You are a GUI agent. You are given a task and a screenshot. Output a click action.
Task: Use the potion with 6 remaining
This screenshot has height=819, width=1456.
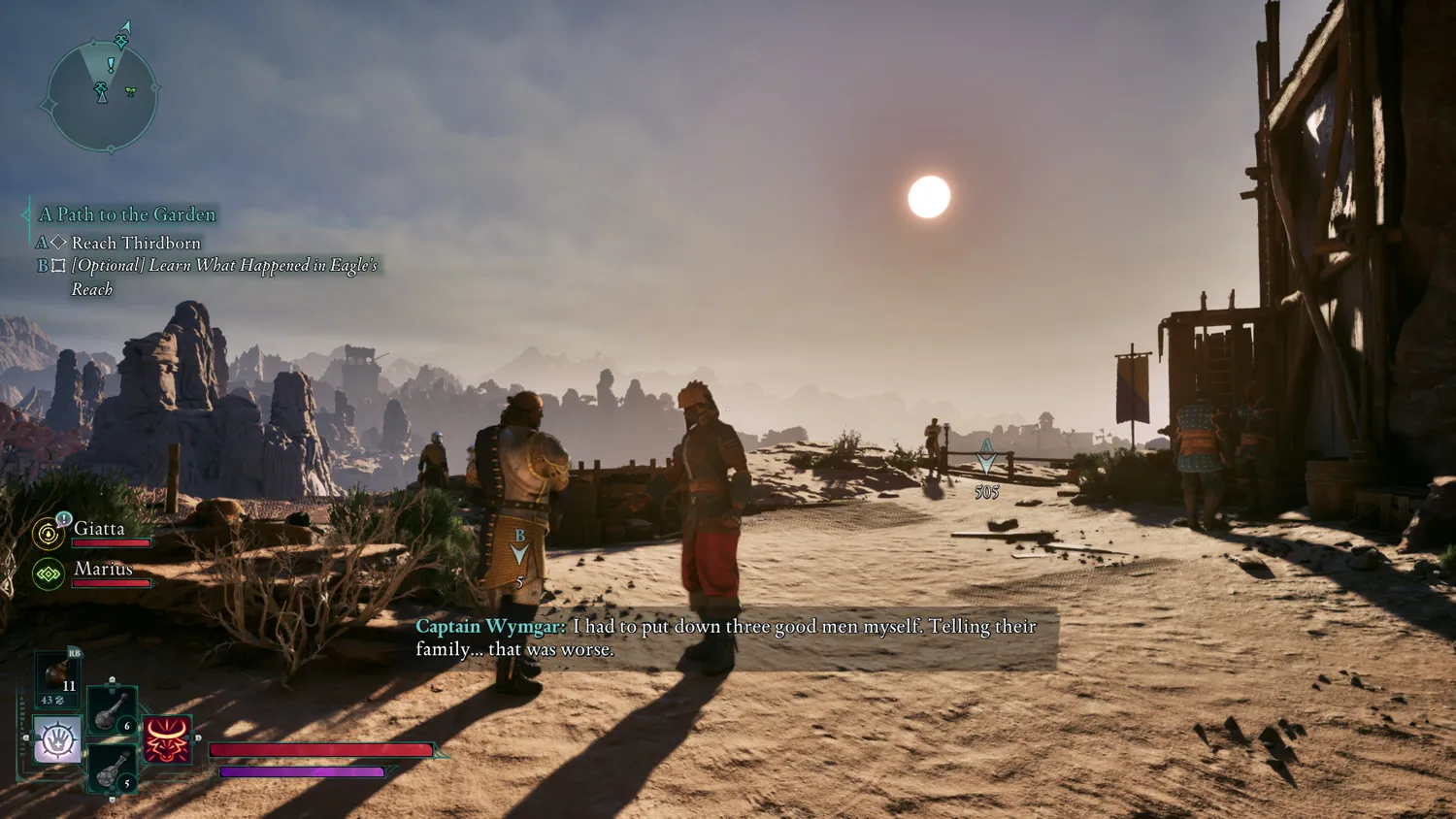pos(112,711)
